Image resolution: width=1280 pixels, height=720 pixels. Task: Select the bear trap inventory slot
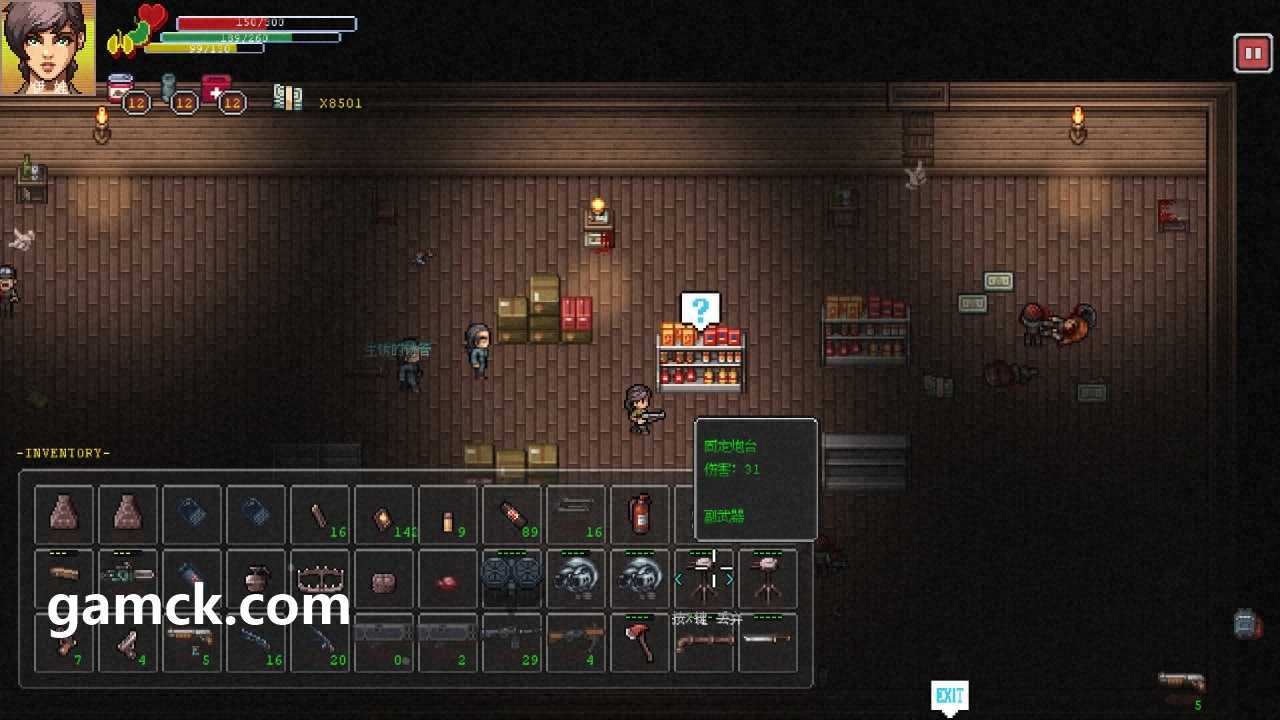320,578
